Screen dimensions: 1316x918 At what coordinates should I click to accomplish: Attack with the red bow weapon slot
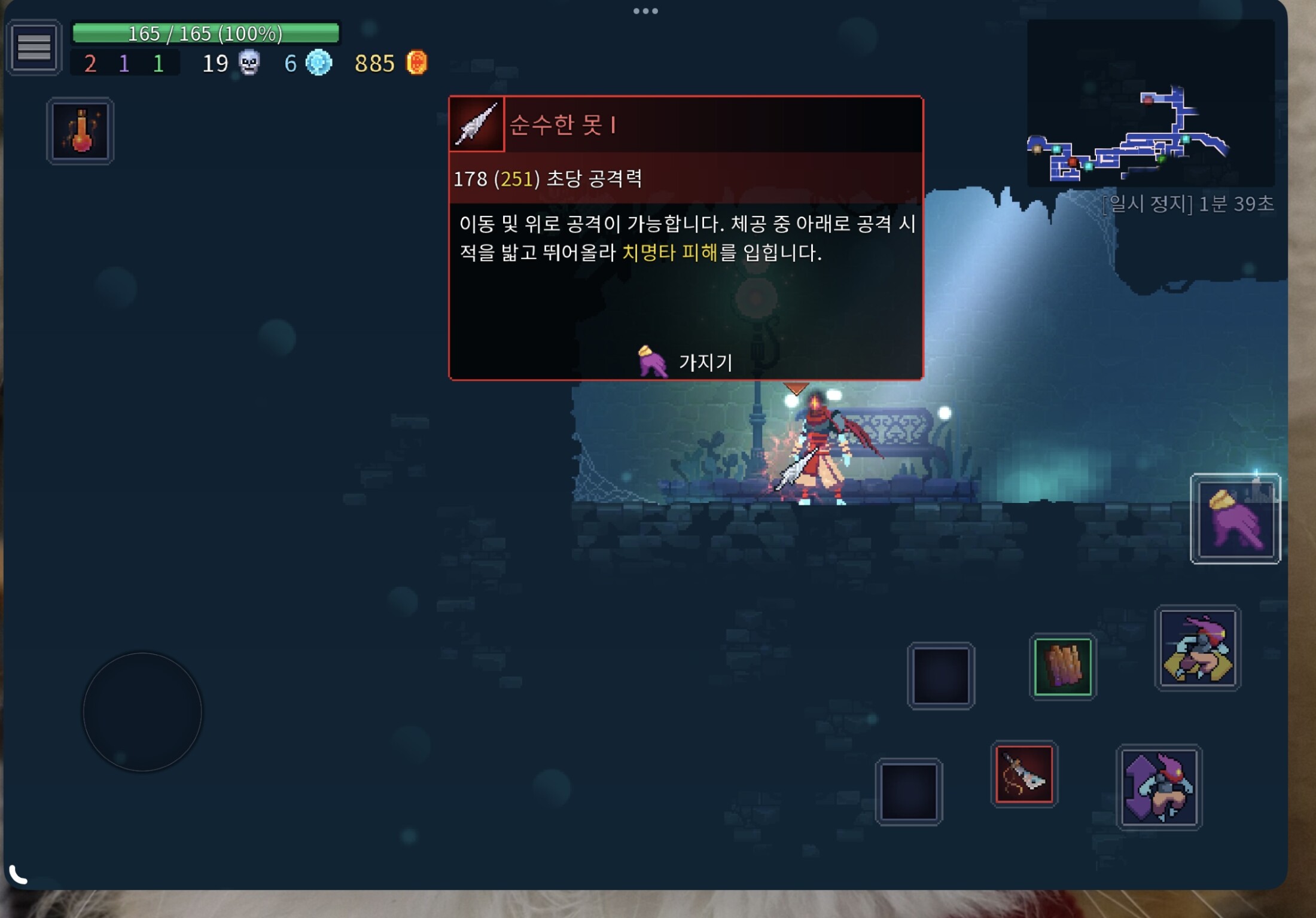pyautogui.click(x=1024, y=774)
